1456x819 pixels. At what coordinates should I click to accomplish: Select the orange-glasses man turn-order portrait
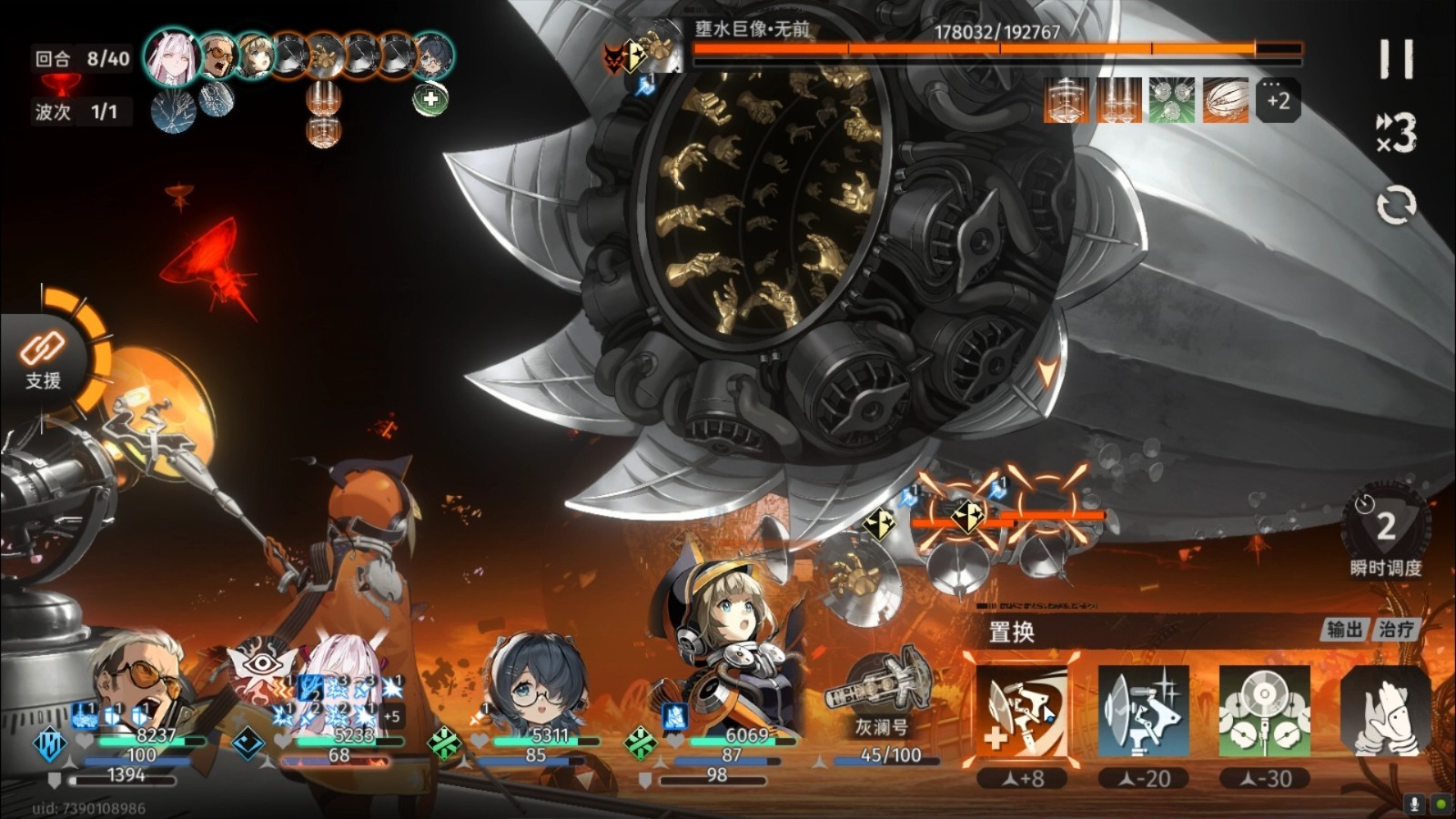click(218, 56)
